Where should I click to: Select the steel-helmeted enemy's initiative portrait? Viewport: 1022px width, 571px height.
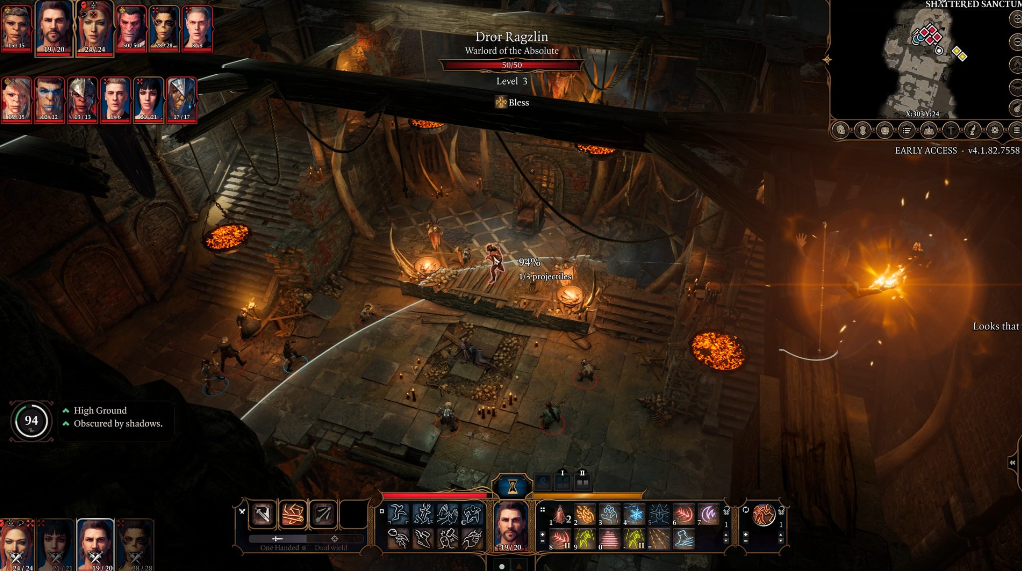tap(84, 99)
